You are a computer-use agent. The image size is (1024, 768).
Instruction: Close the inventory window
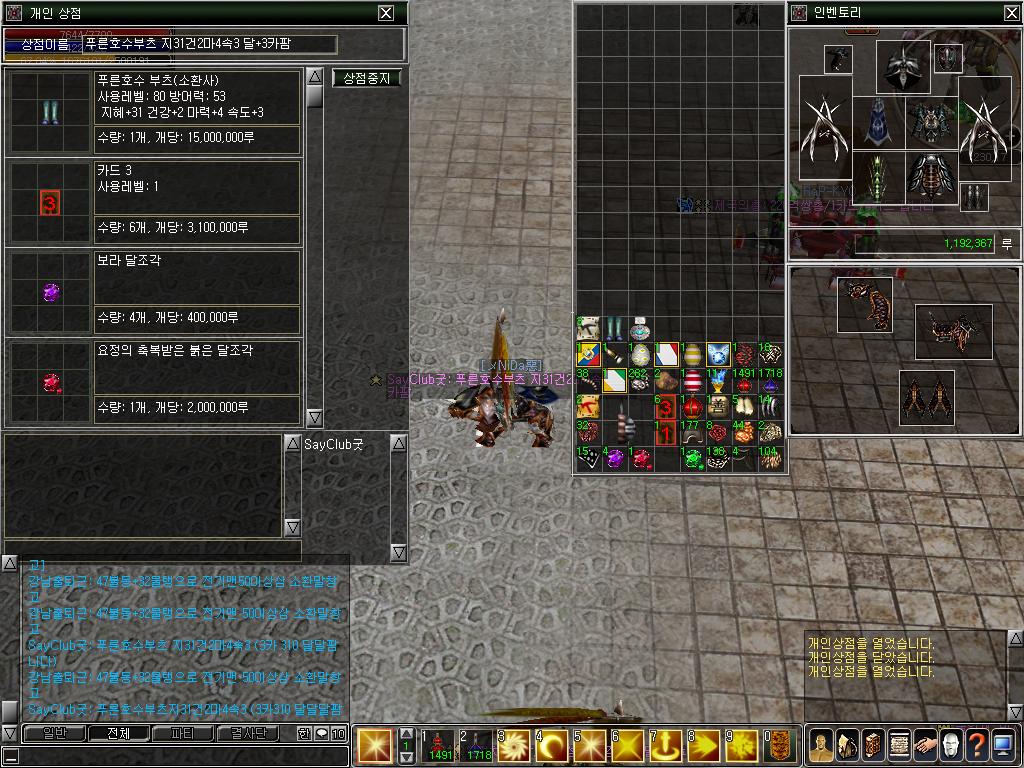pyautogui.click(x=1011, y=13)
